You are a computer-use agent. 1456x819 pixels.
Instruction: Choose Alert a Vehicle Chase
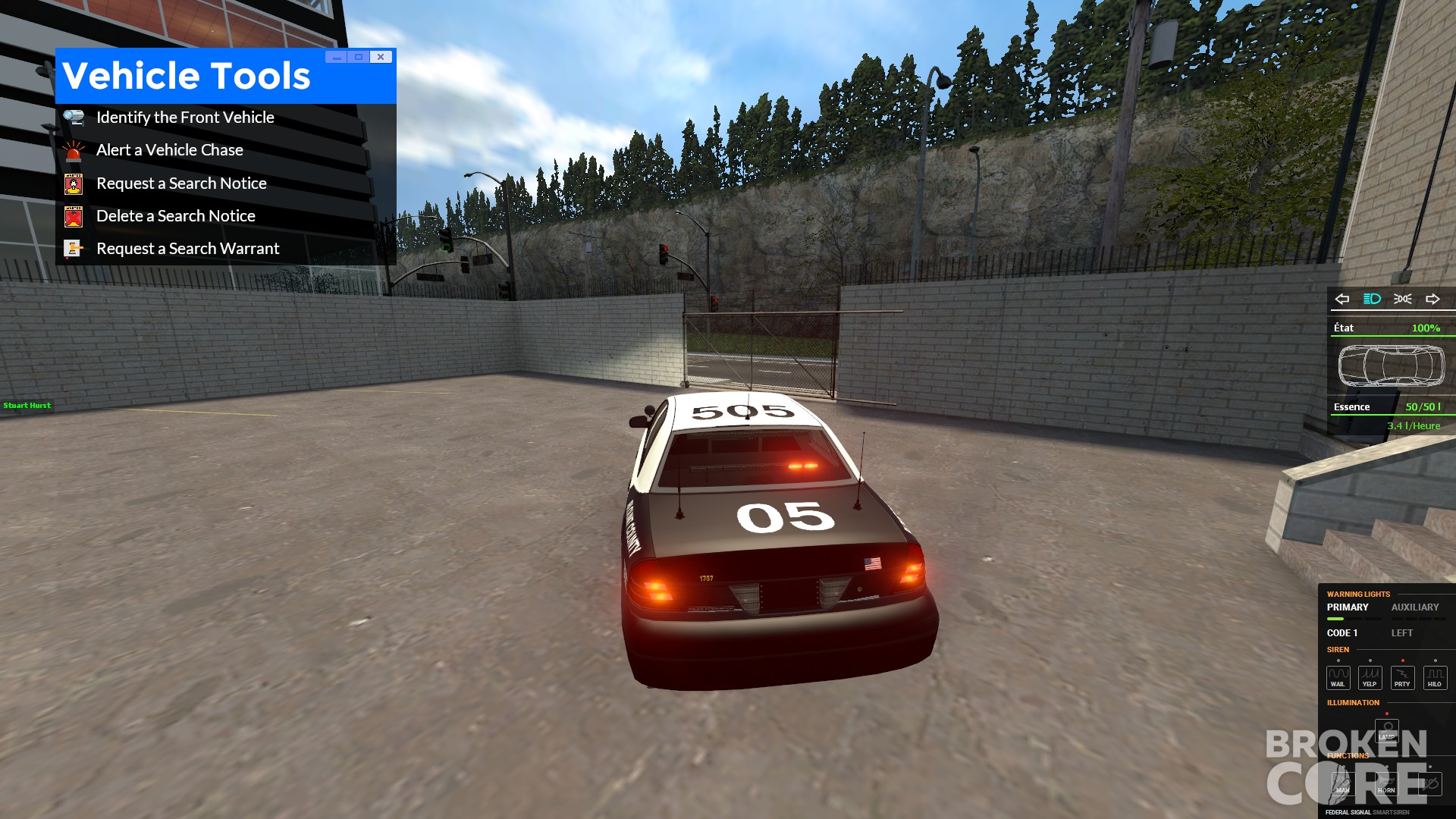169,150
